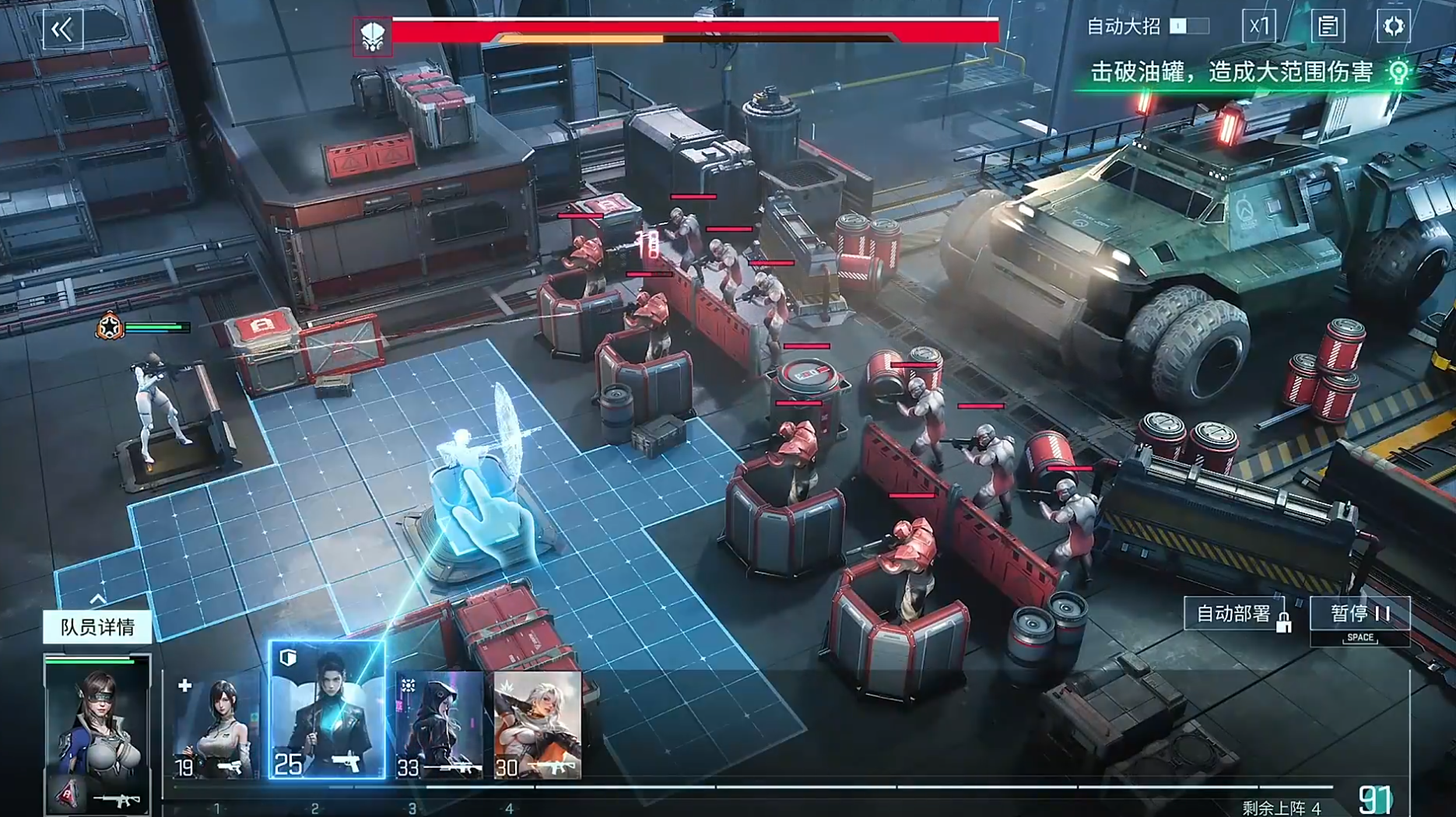1456x817 pixels.
Task: Open settings via the gear icon
Action: point(1393,26)
